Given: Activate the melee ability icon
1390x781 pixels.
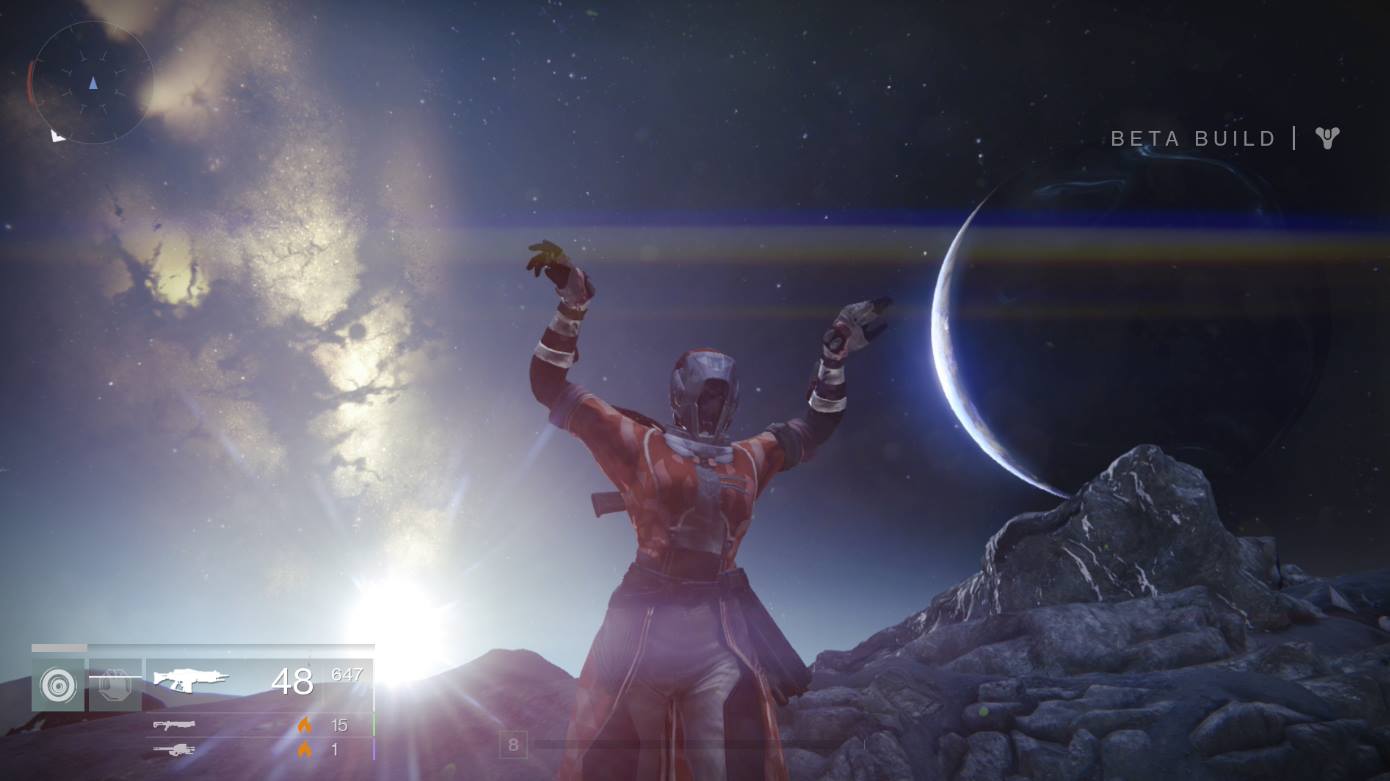Looking at the screenshot, I should (114, 685).
